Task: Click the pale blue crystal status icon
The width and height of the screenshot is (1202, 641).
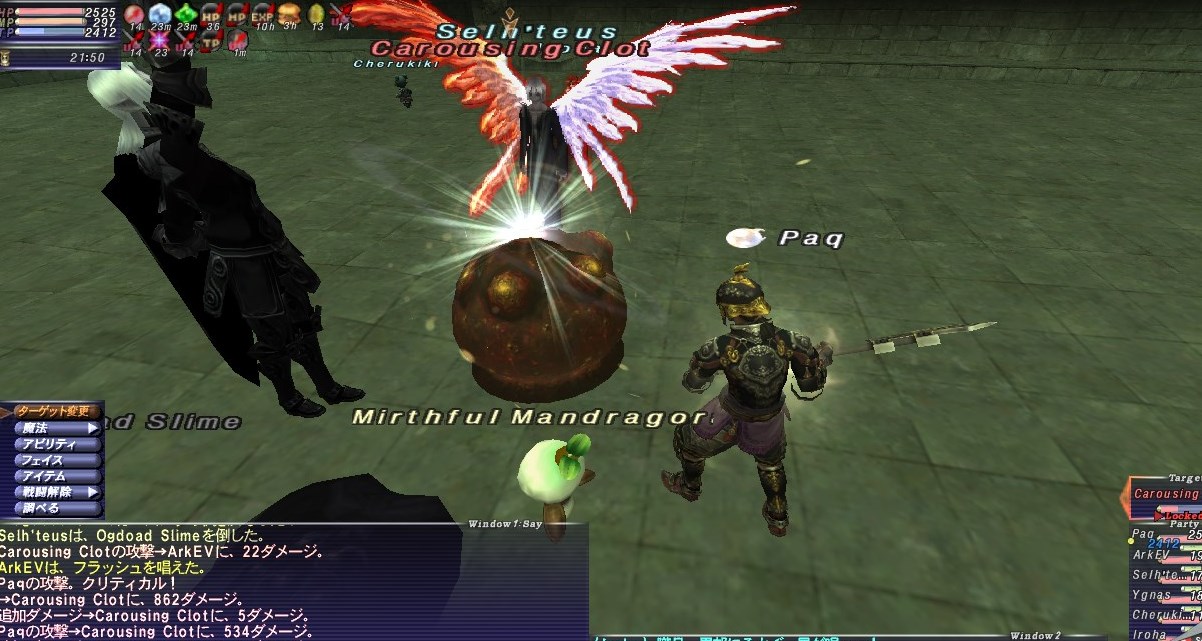Action: point(160,14)
